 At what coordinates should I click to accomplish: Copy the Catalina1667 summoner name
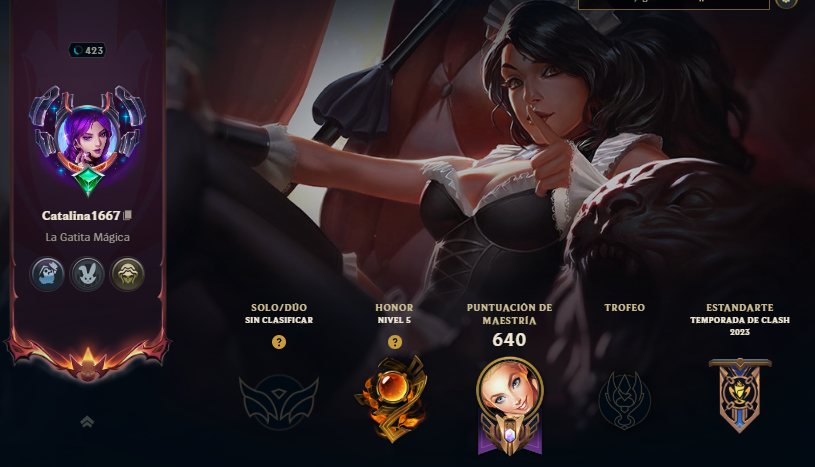[x=128, y=216]
